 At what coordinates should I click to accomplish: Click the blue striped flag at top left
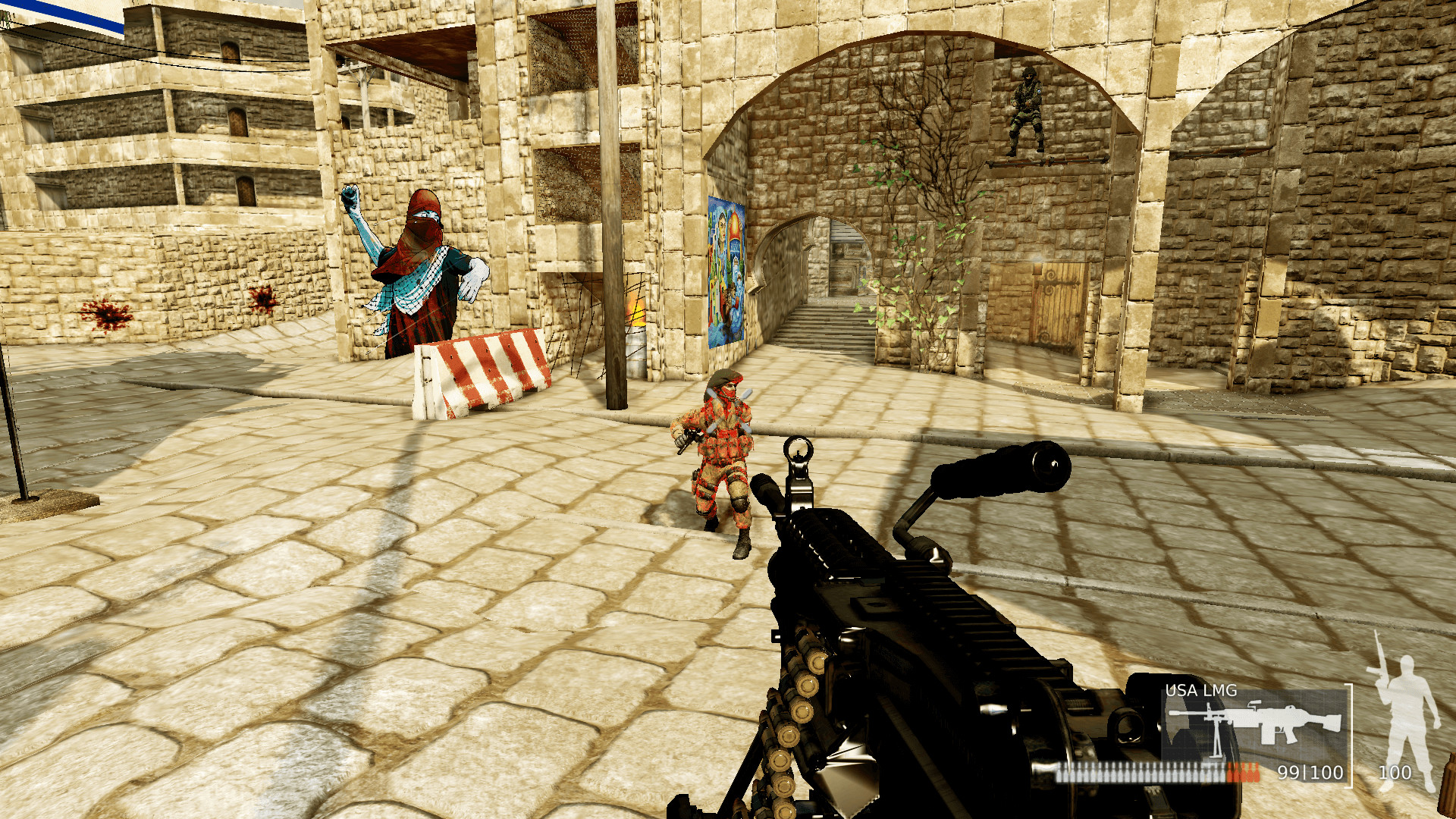pyautogui.click(x=64, y=11)
